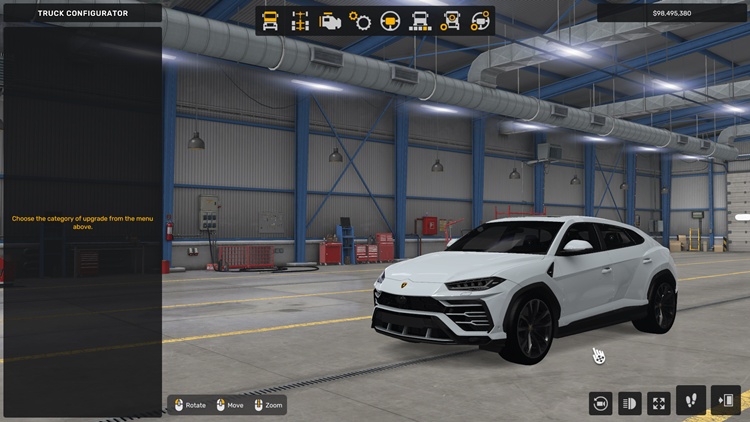Reset the camera view

click(601, 403)
